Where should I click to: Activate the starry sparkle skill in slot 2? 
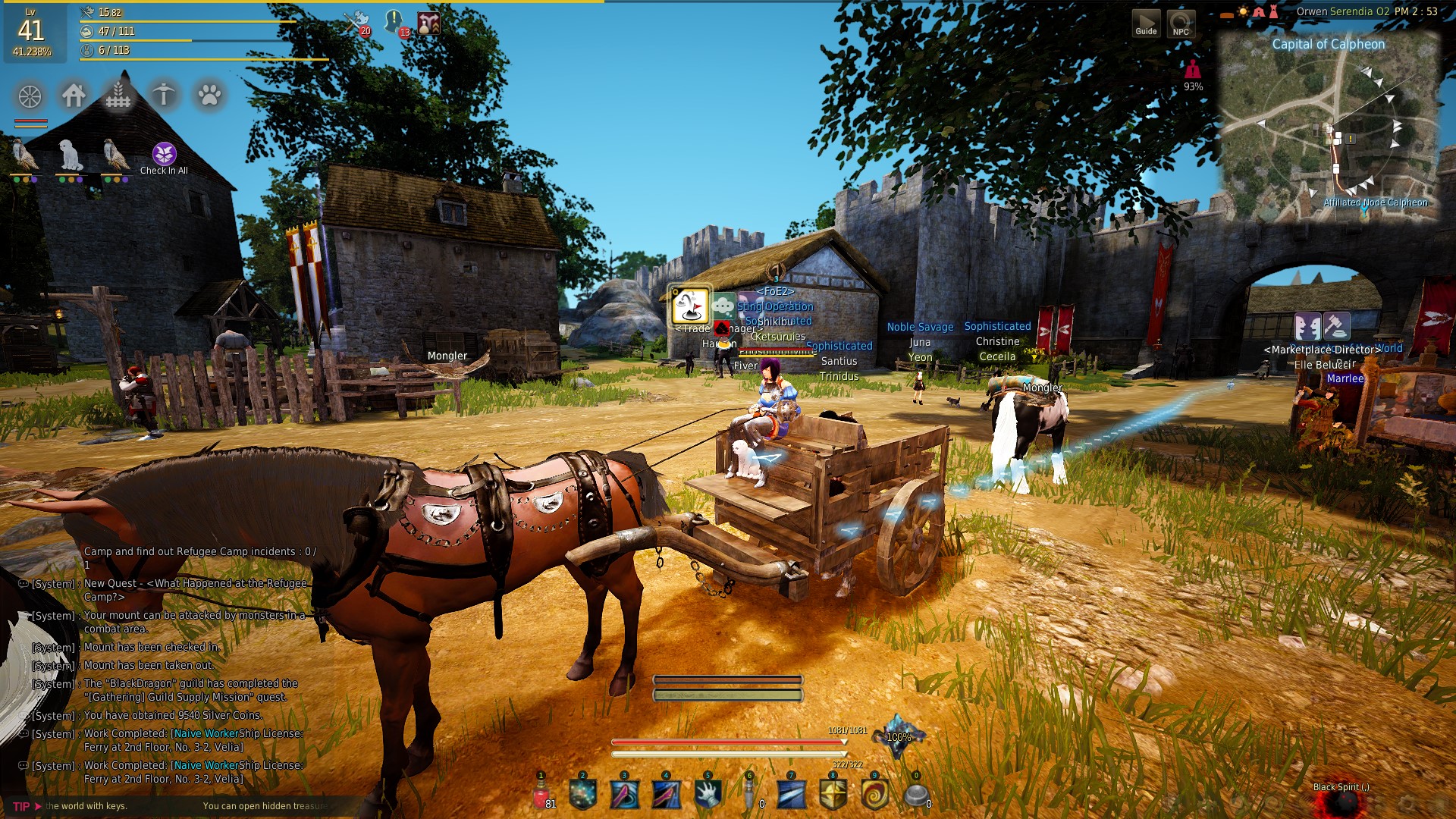tap(582, 795)
